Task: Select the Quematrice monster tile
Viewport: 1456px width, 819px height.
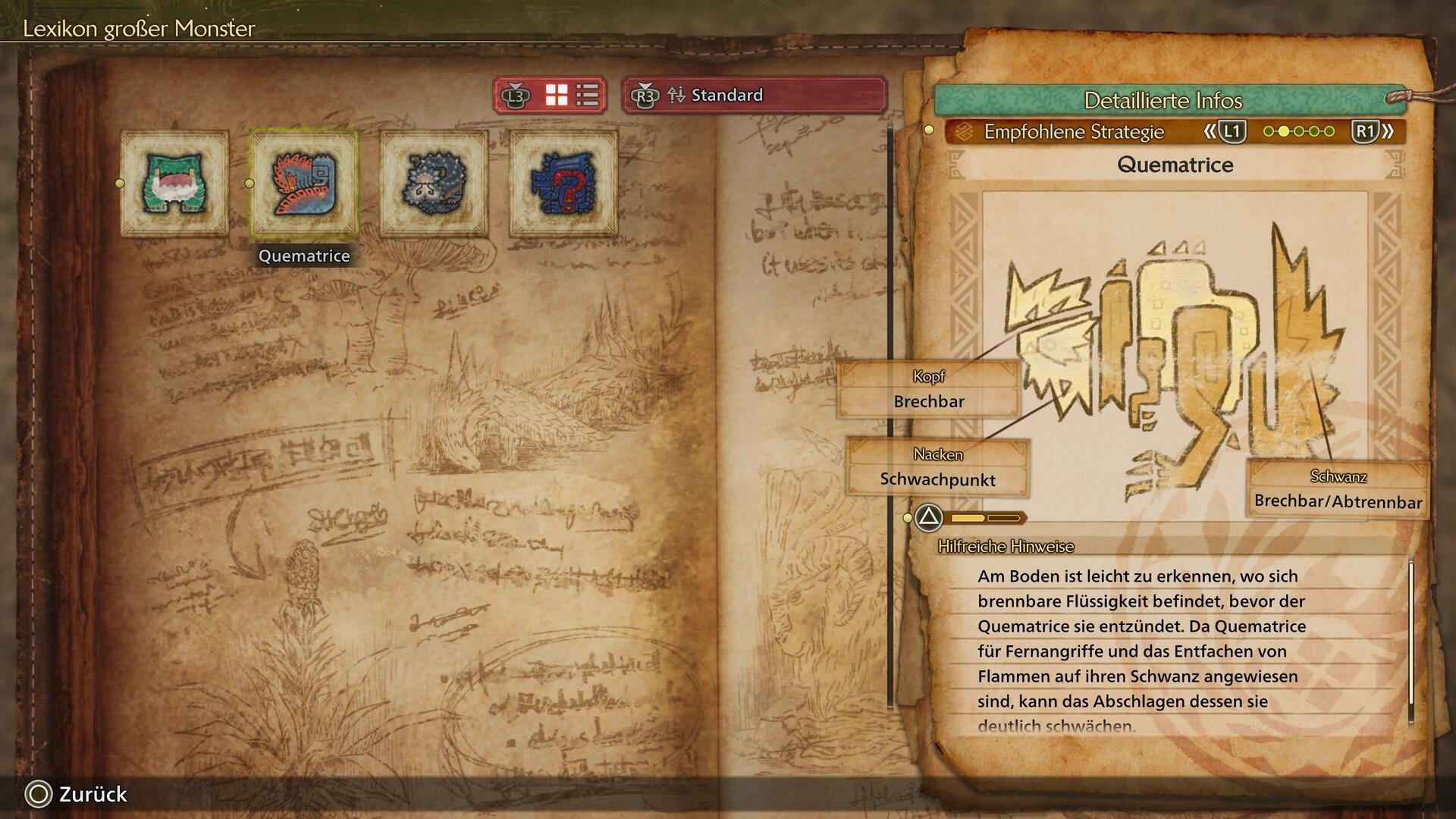Action: 304,183
